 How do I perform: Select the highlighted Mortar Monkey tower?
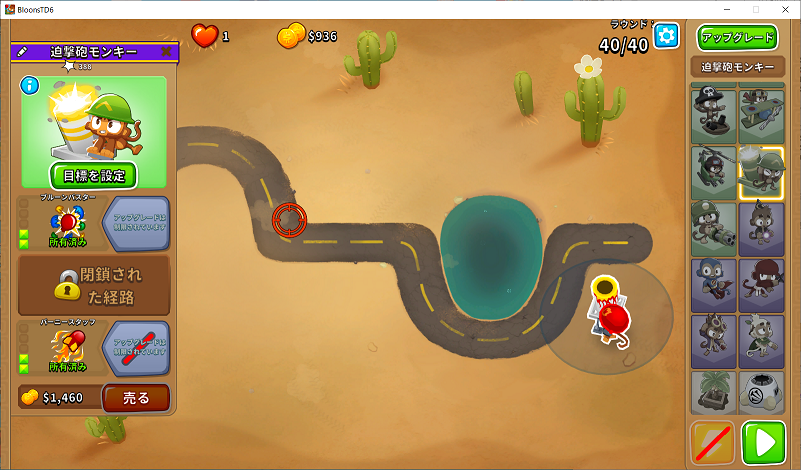[762, 172]
